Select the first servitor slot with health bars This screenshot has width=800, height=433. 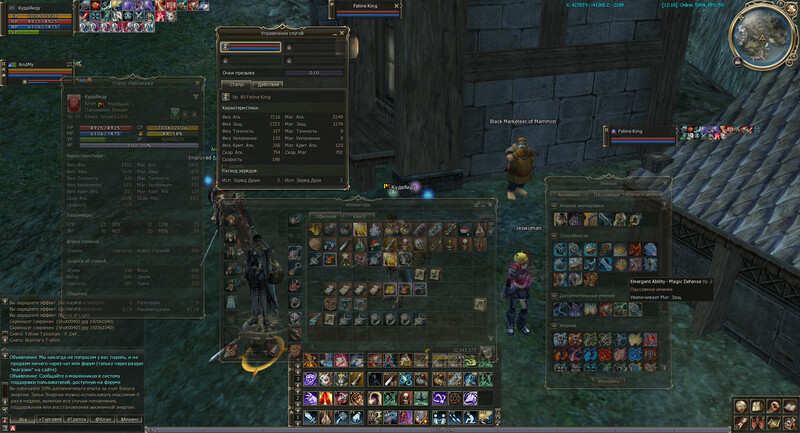coord(251,46)
